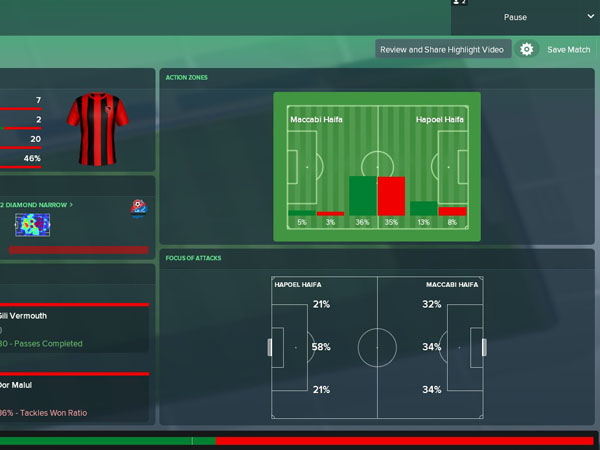Expand the dropdown arrow beside Pause
This screenshot has height=450, width=600.
[x=590, y=17]
